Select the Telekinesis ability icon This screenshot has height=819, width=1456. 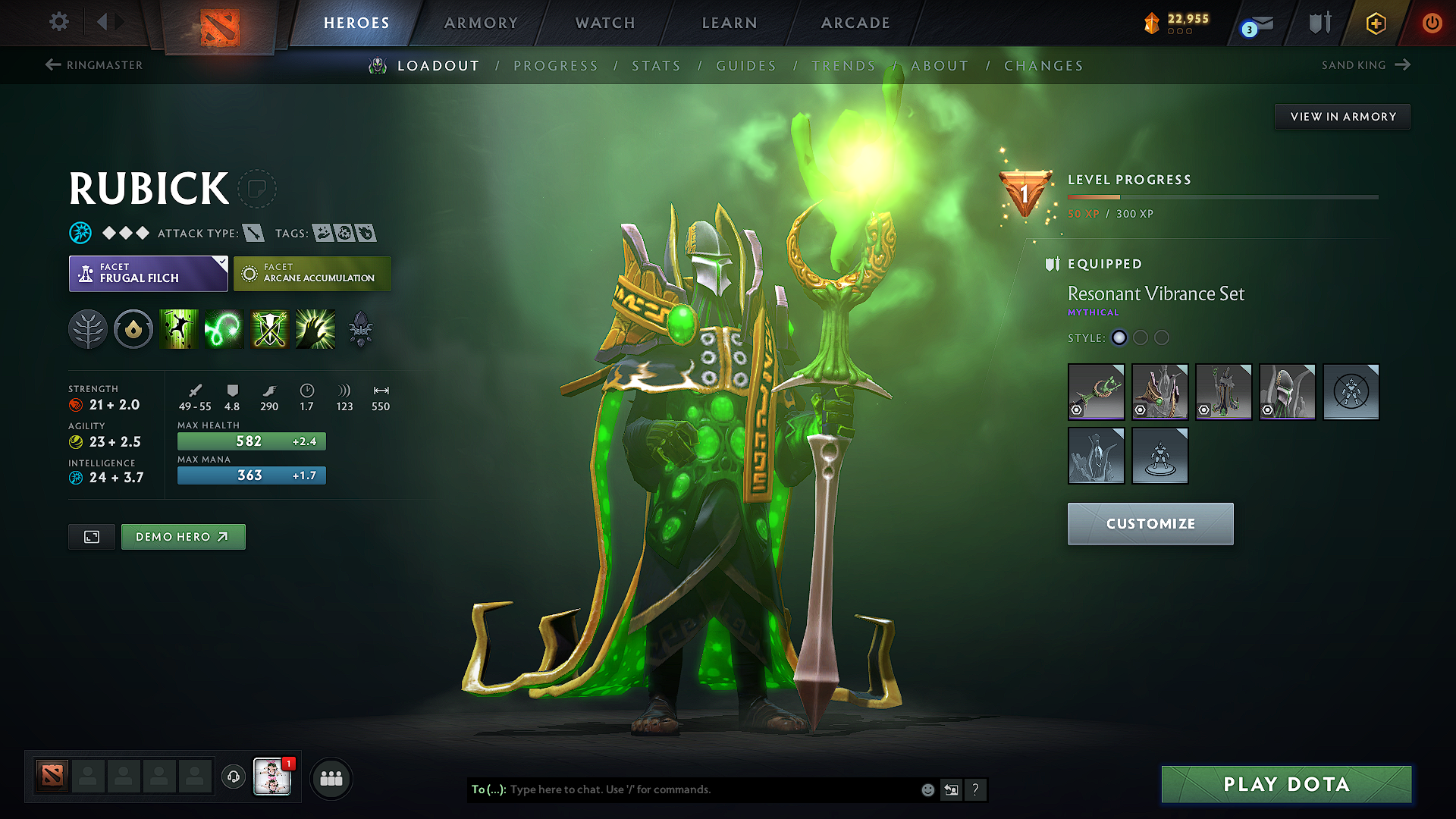[179, 328]
